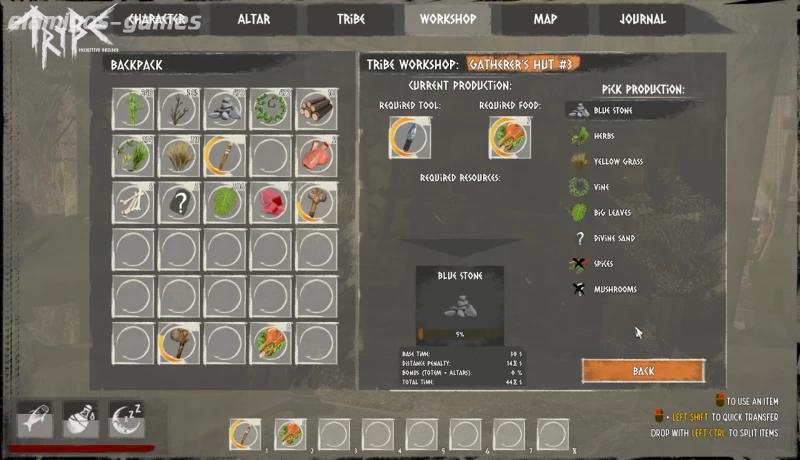The height and width of the screenshot is (460, 800).
Task: Go to the Map tab
Action: pyautogui.click(x=545, y=19)
